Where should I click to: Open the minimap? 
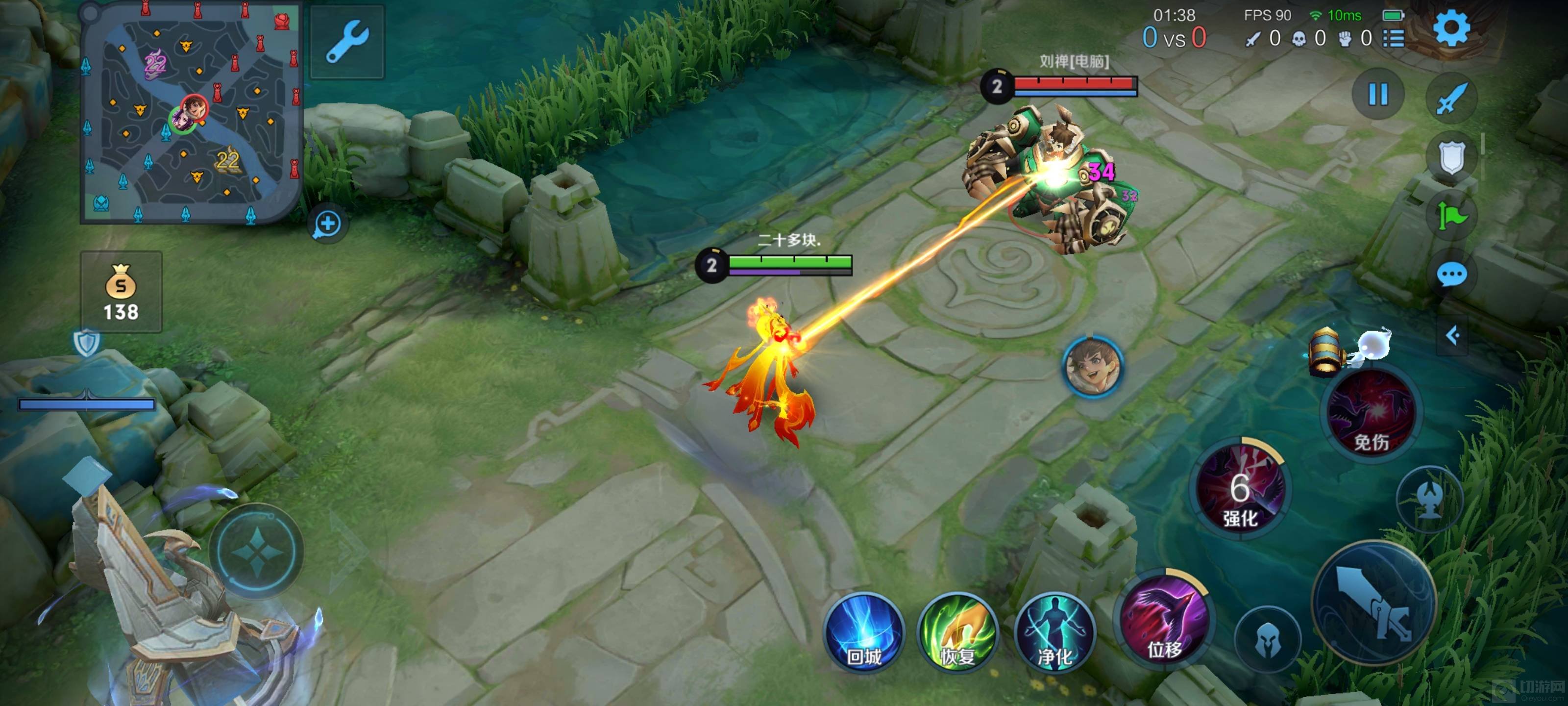coord(191,113)
